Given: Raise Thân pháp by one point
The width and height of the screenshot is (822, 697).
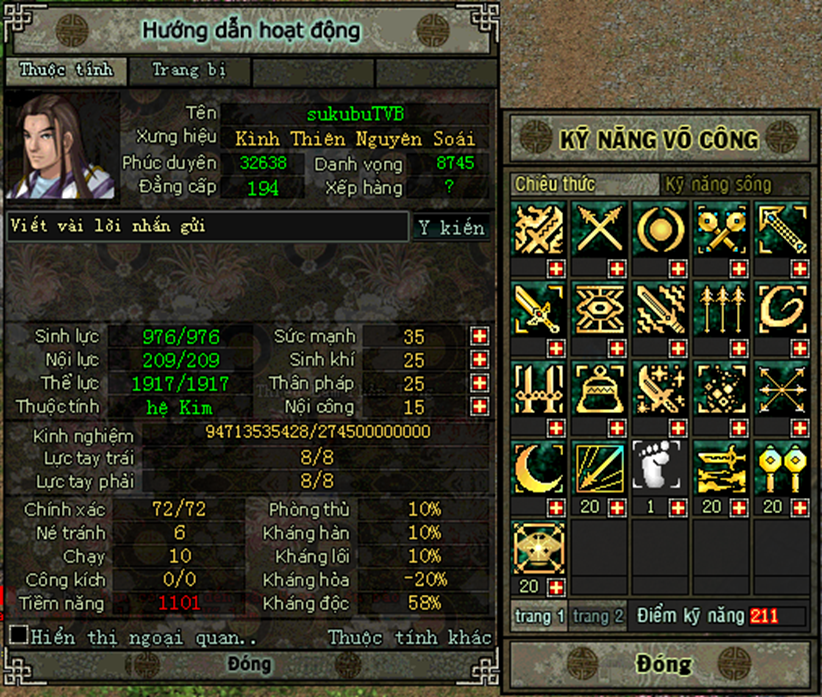Looking at the screenshot, I should pos(480,384).
